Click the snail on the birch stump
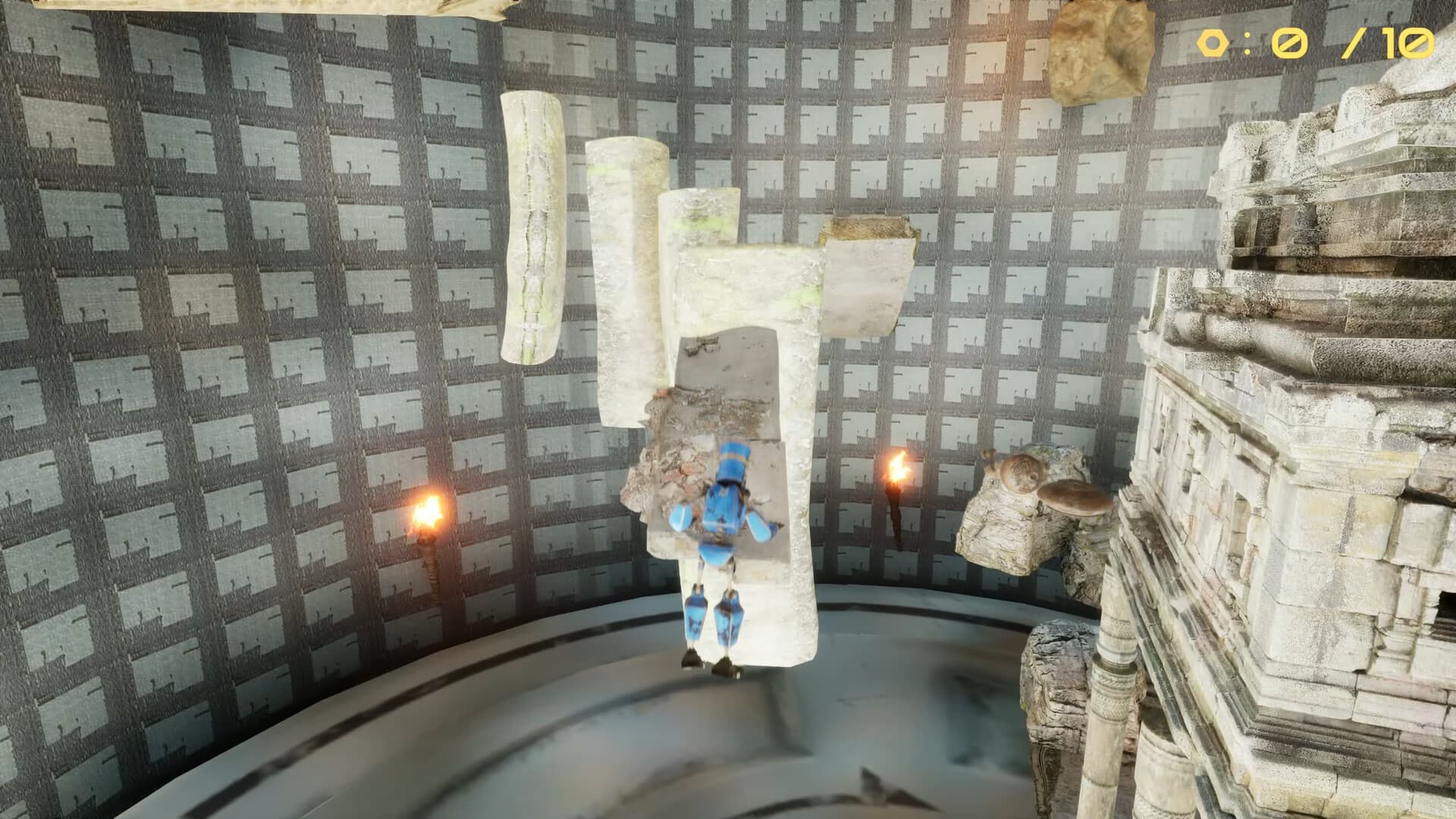Screen dimensions: 1456x819 [1020, 474]
